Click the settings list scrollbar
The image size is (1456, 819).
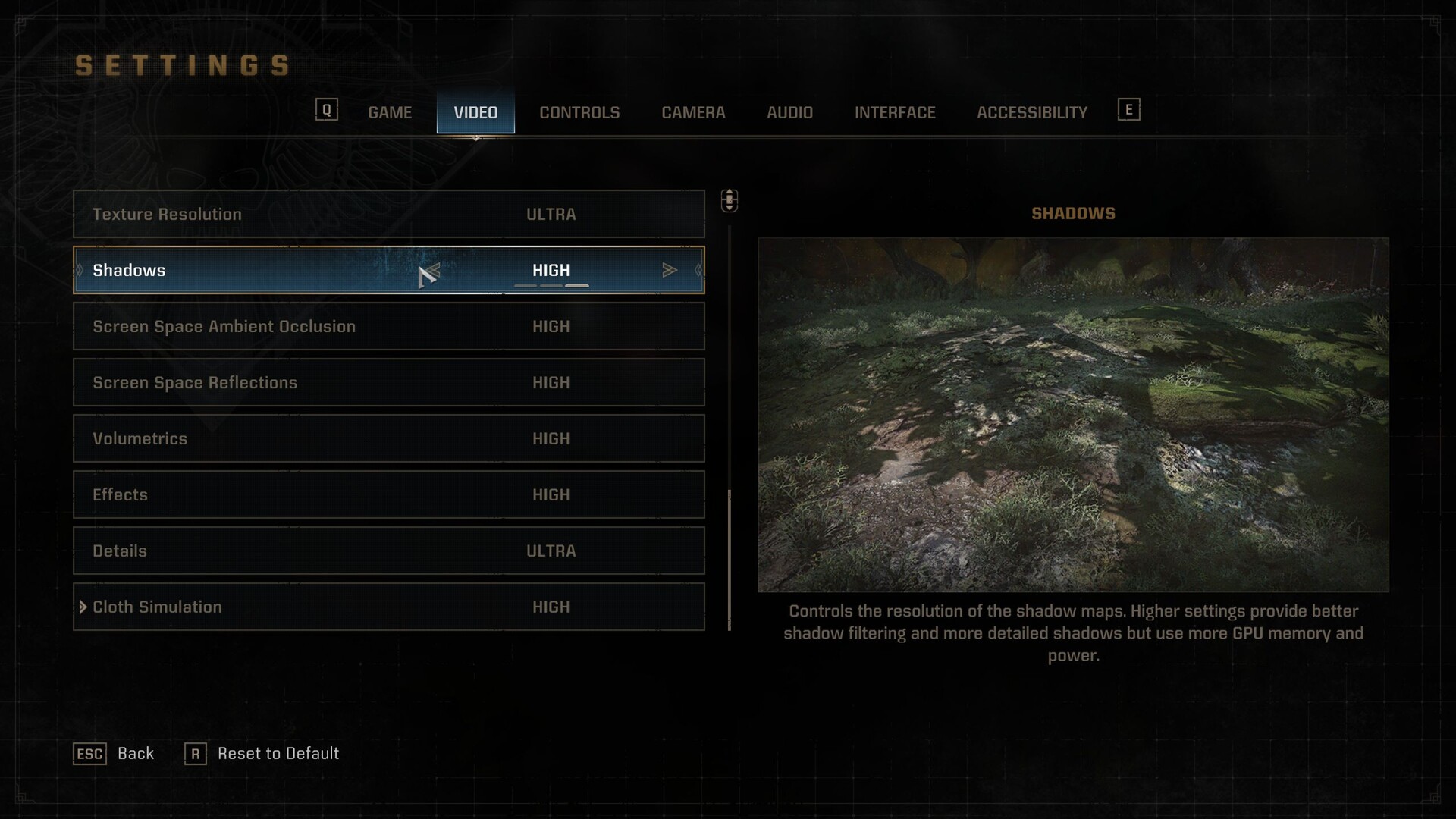[730, 560]
